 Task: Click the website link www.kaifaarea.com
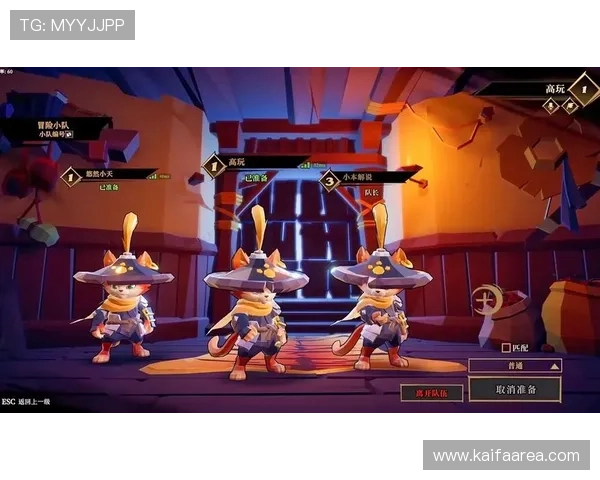point(505,456)
